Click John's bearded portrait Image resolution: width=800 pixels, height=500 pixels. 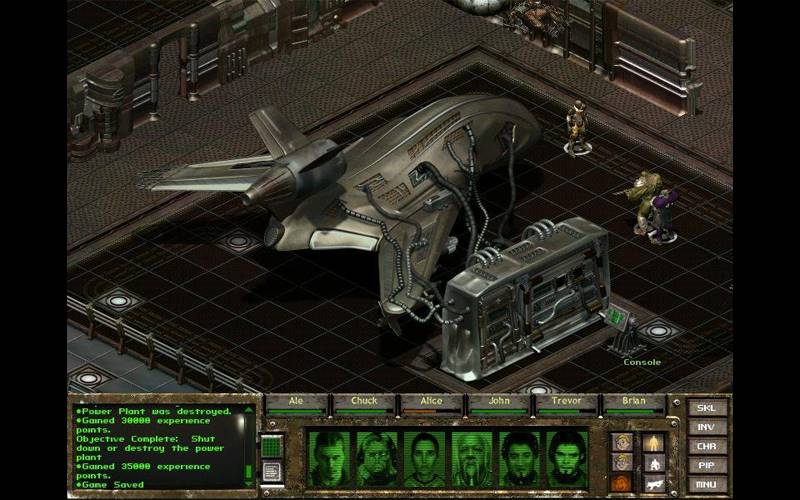coord(472,457)
